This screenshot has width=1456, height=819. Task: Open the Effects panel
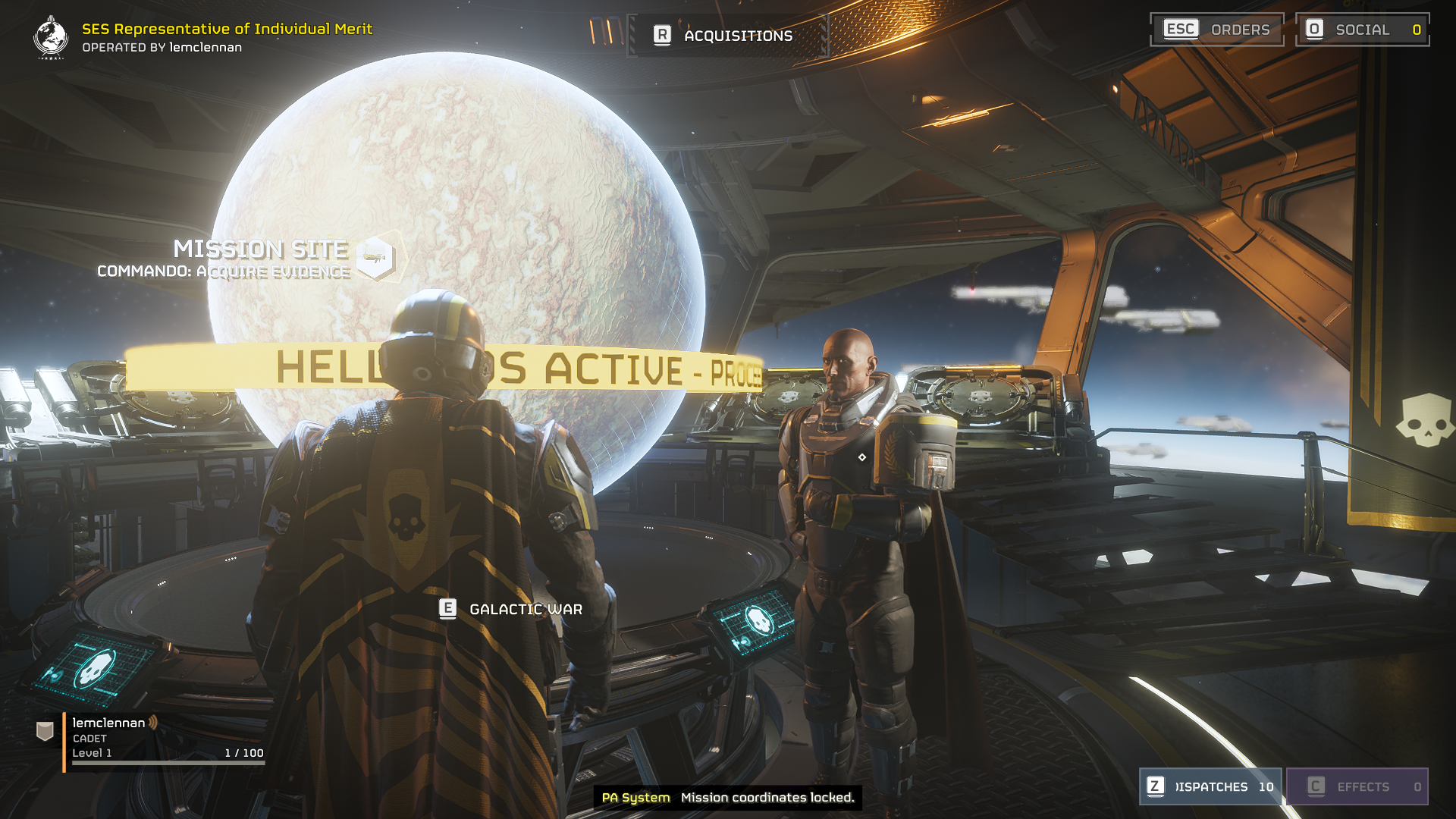point(1357,786)
